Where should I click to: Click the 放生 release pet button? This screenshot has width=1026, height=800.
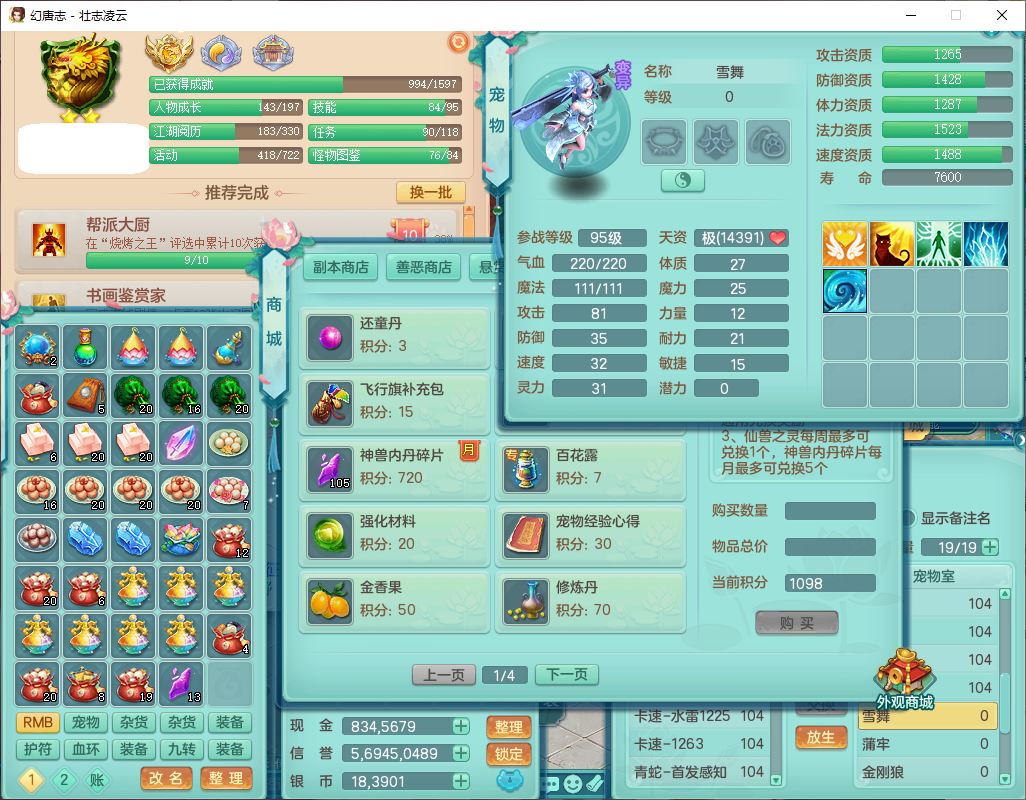click(820, 737)
